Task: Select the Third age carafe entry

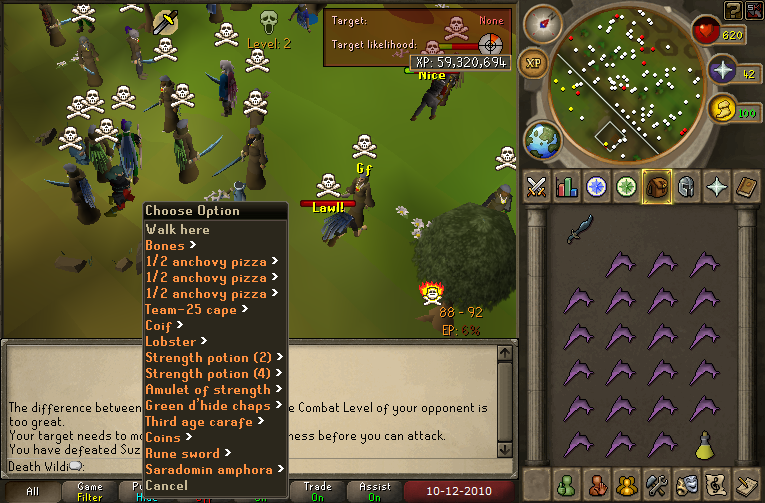Action: (x=199, y=421)
